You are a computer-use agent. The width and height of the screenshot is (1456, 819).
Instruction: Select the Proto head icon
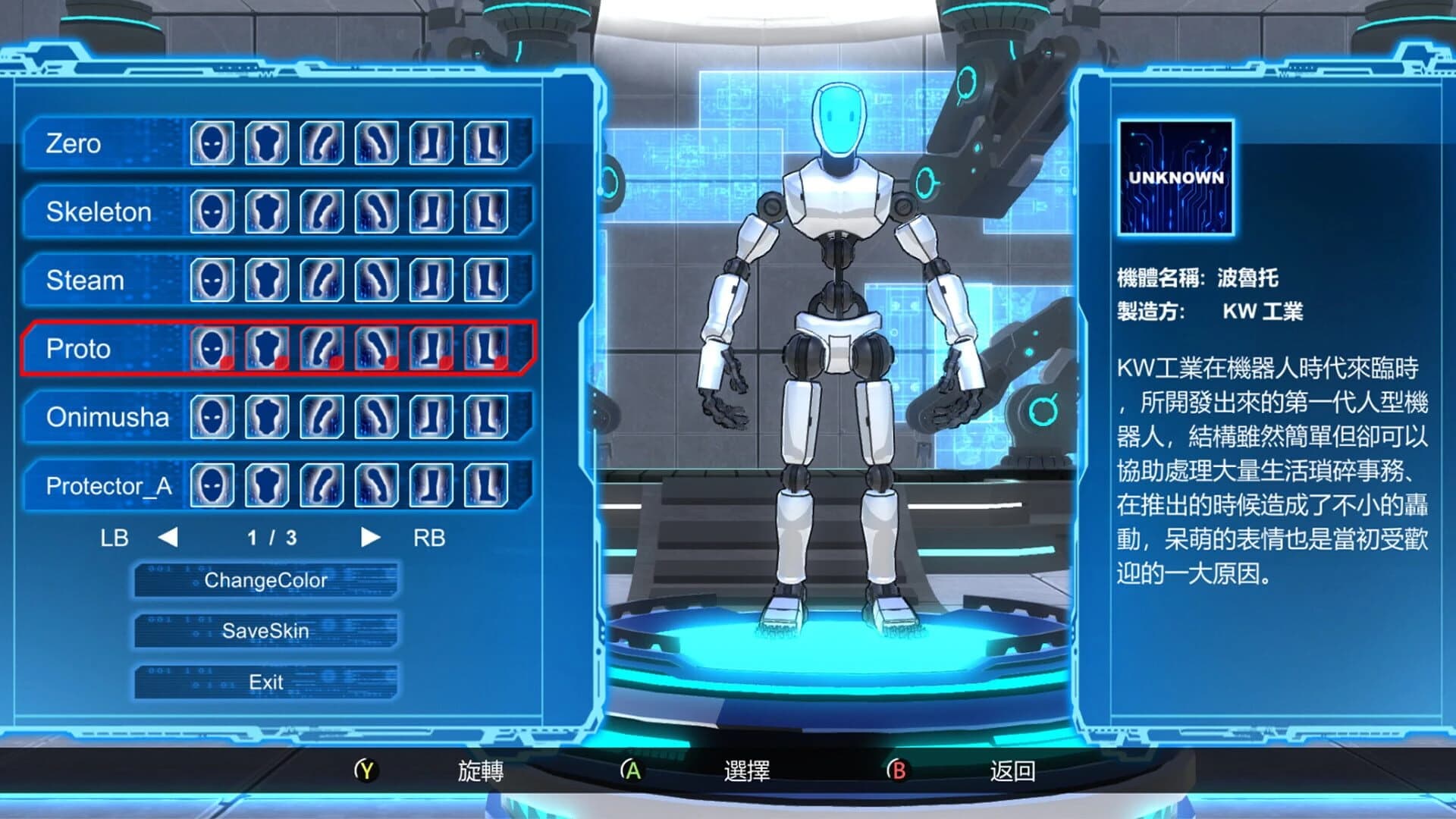pos(212,349)
